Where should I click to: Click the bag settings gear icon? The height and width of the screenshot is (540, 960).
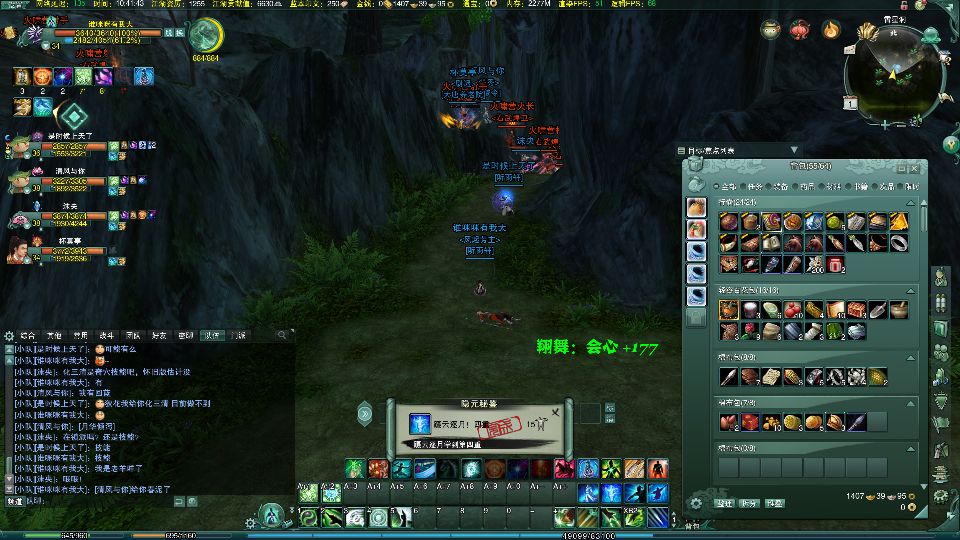[696, 504]
